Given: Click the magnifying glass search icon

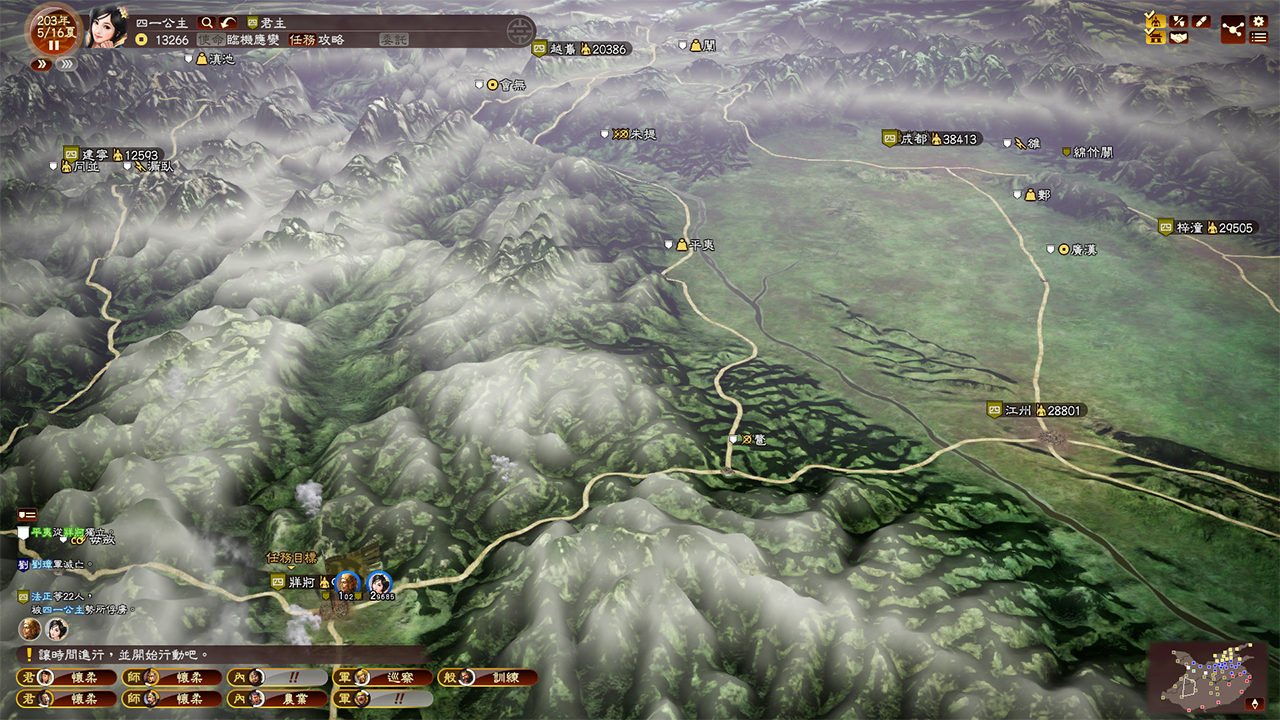Looking at the screenshot, I should tap(207, 22).
